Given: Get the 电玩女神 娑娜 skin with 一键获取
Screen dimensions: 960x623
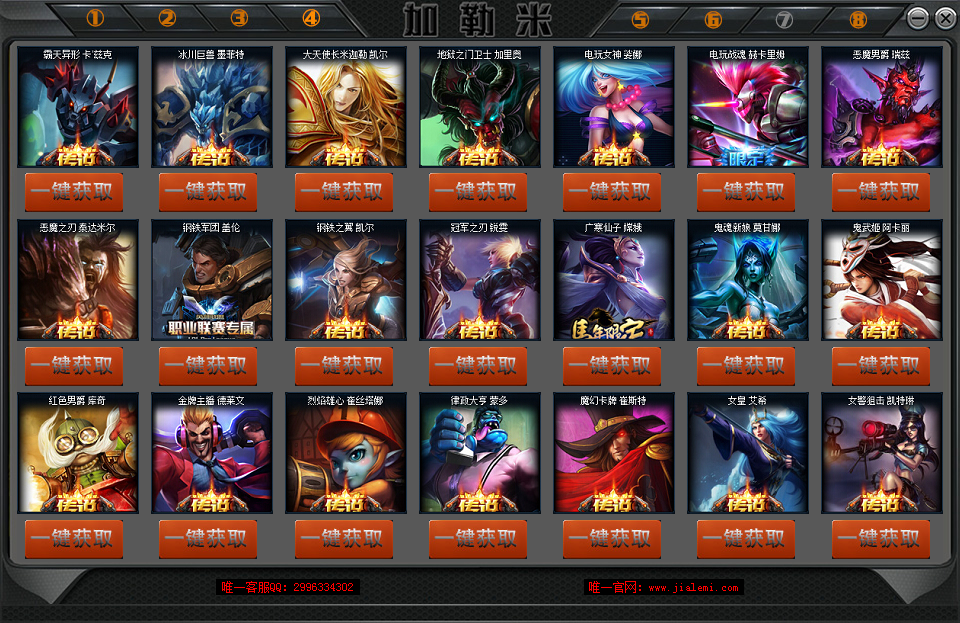Looking at the screenshot, I should tap(612, 192).
